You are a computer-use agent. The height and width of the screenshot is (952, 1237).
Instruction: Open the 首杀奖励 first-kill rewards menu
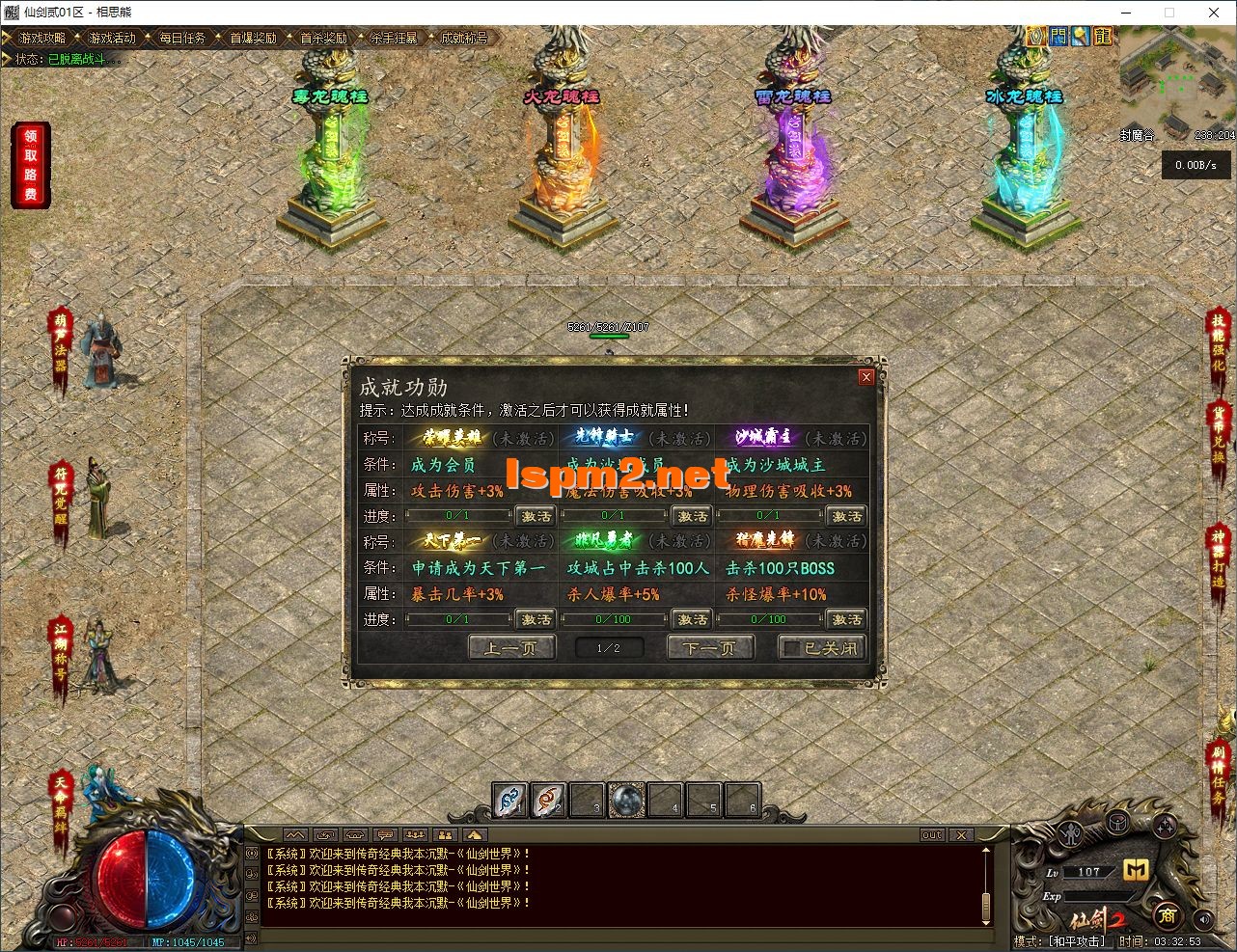coord(323,38)
